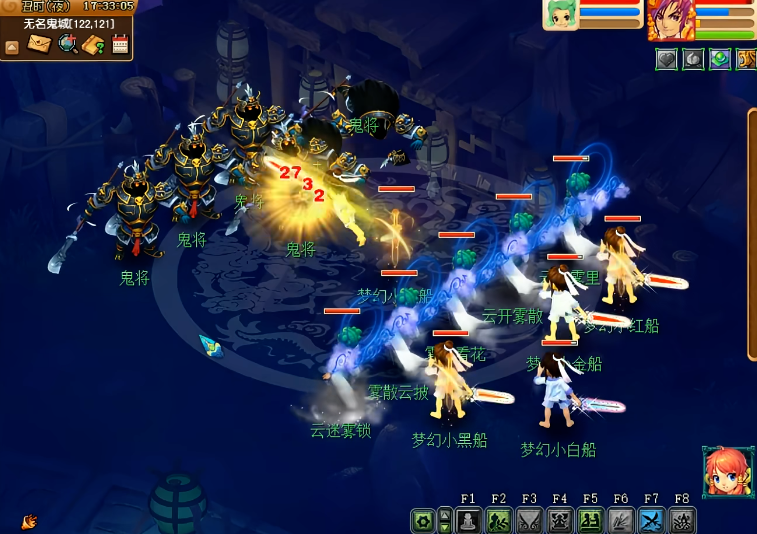Use the F8 grey skill slot

(x=682, y=521)
